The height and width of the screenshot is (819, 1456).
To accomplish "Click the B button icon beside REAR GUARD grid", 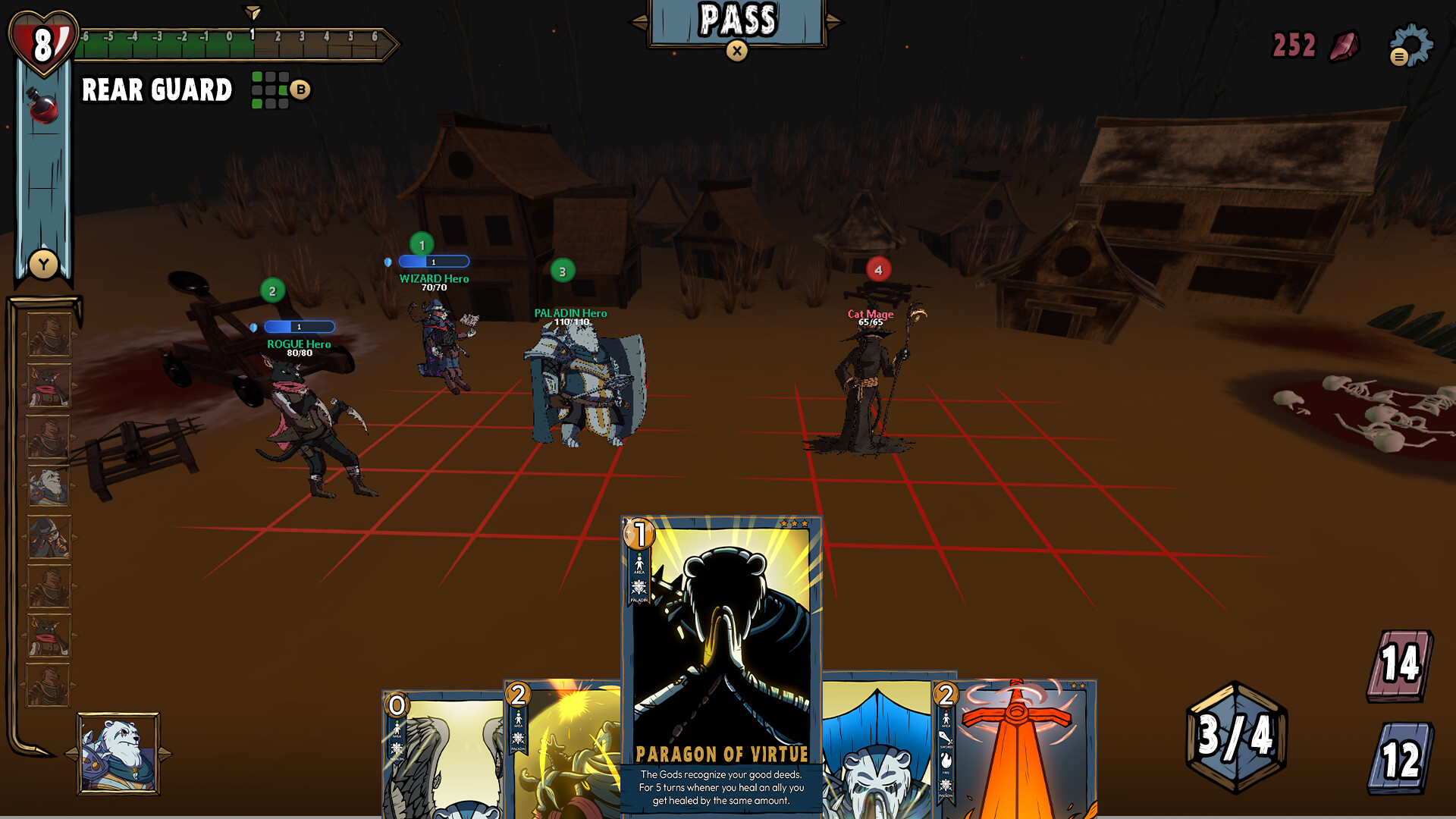I will click(300, 89).
